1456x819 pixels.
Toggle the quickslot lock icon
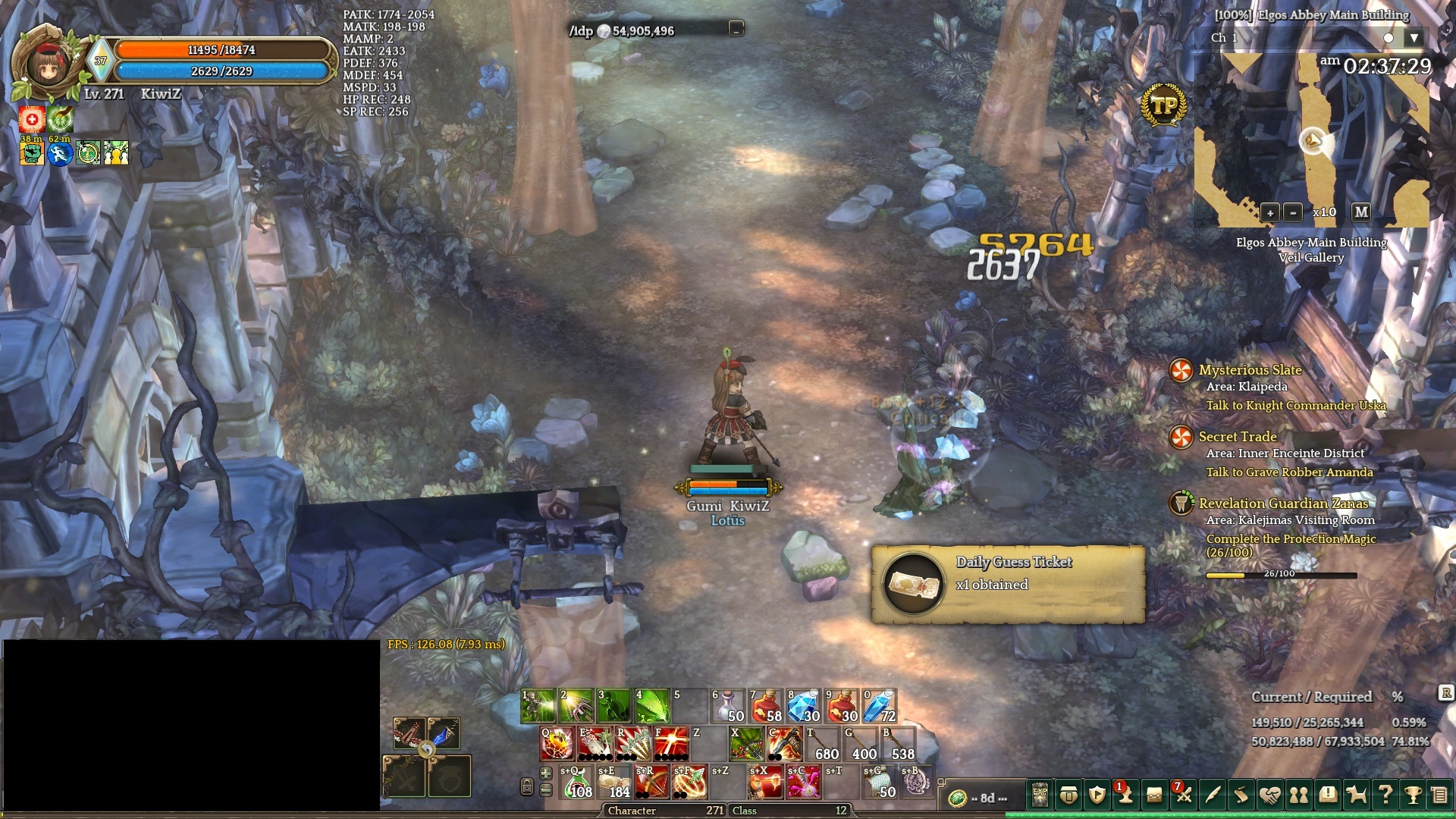527,786
